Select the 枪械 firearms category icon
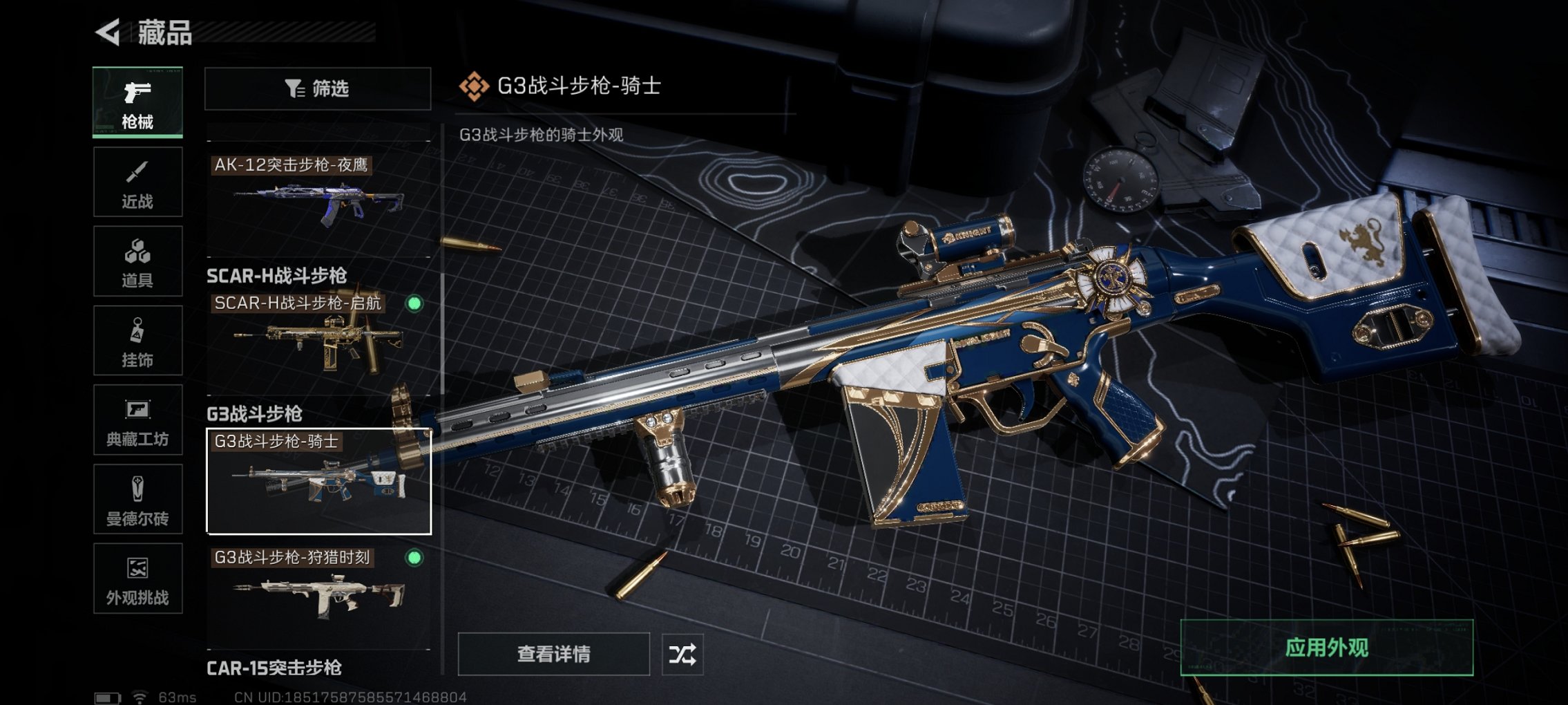 click(x=137, y=100)
